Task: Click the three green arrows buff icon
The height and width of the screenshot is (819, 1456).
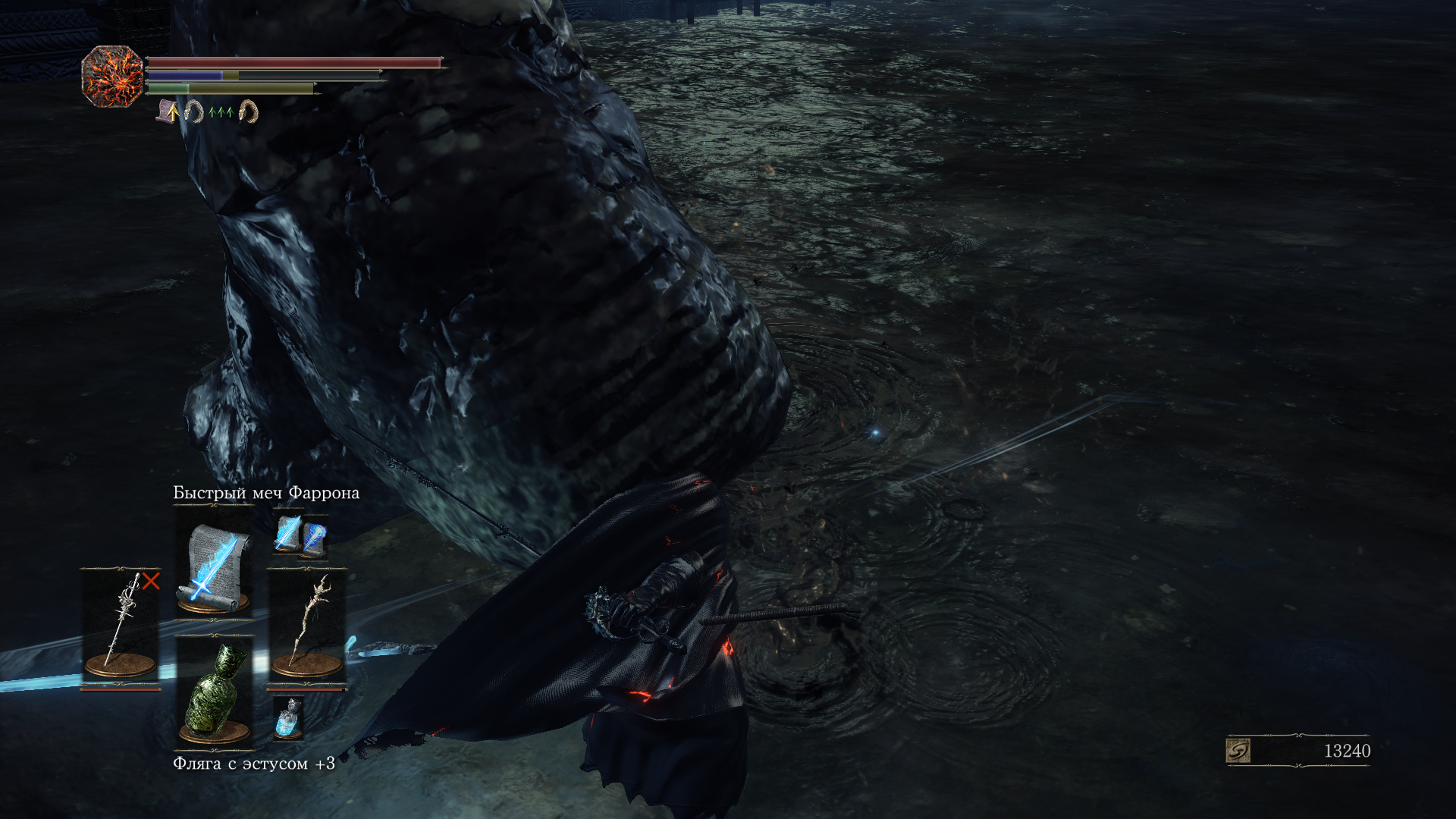Action: pyautogui.click(x=221, y=112)
